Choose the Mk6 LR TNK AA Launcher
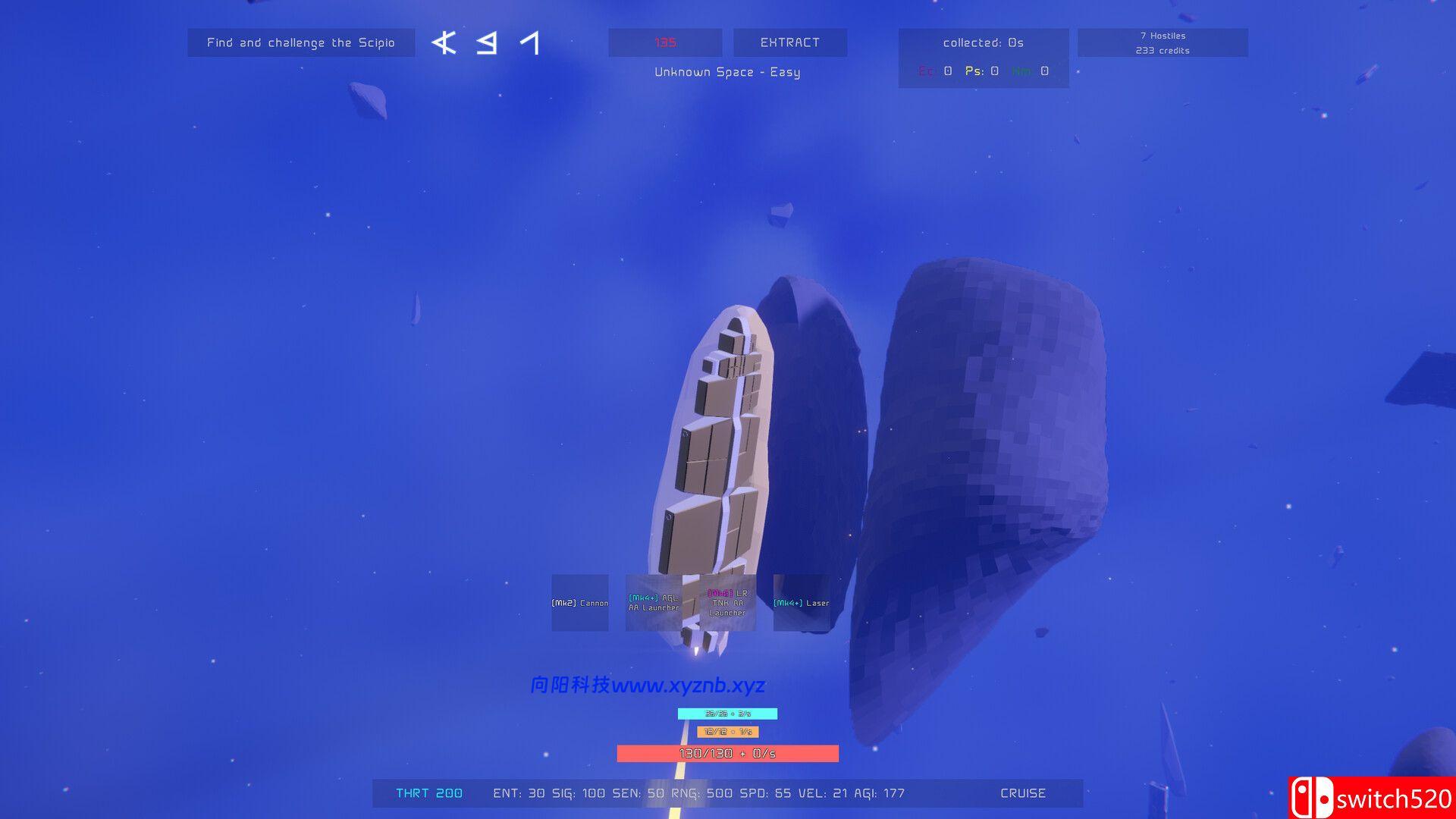Image resolution: width=1456 pixels, height=819 pixels. [727, 603]
